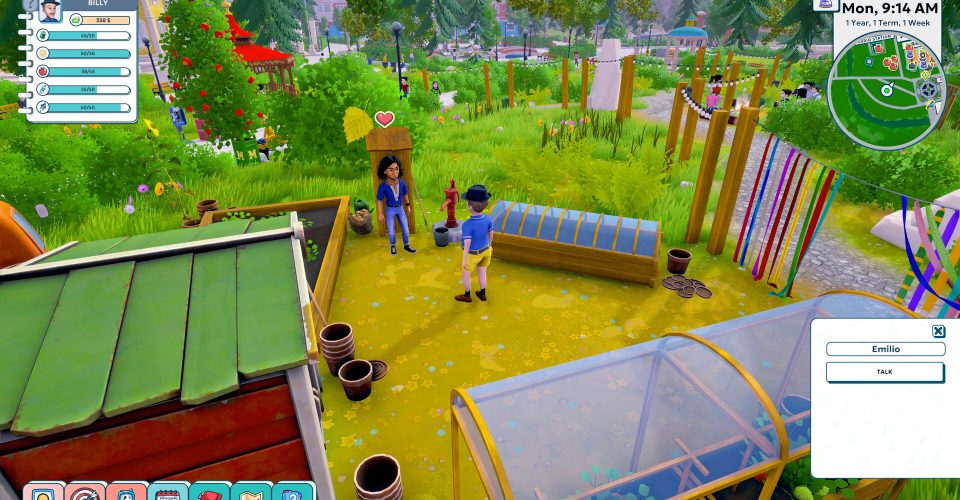Open the red book icon in the toolbar
Image resolution: width=960 pixels, height=500 pixels.
click(210, 493)
